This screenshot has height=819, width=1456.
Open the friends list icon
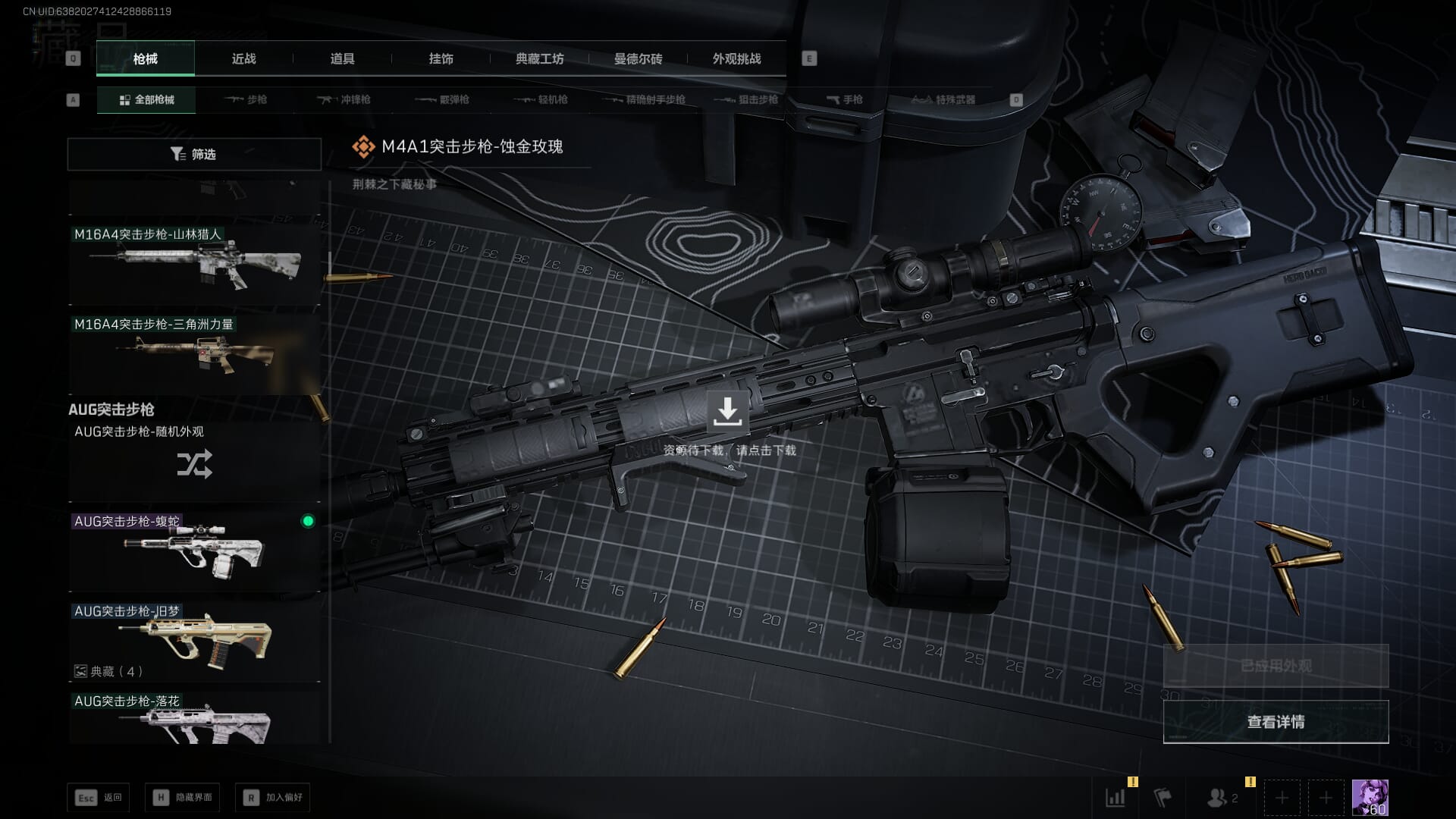coord(1219,798)
